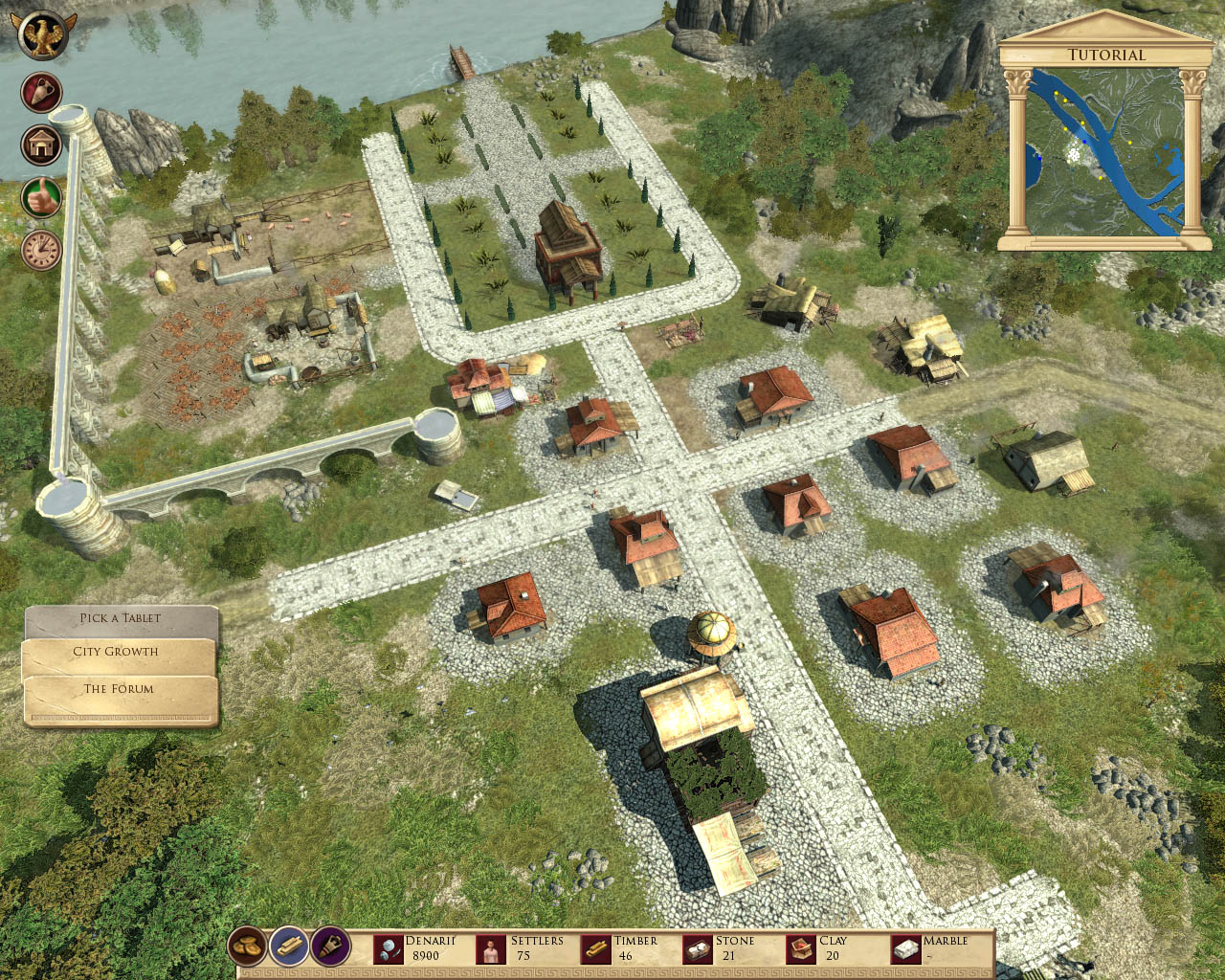This screenshot has width=1225, height=980.
Task: Click the tutorial minimap
Action: tap(1104, 151)
